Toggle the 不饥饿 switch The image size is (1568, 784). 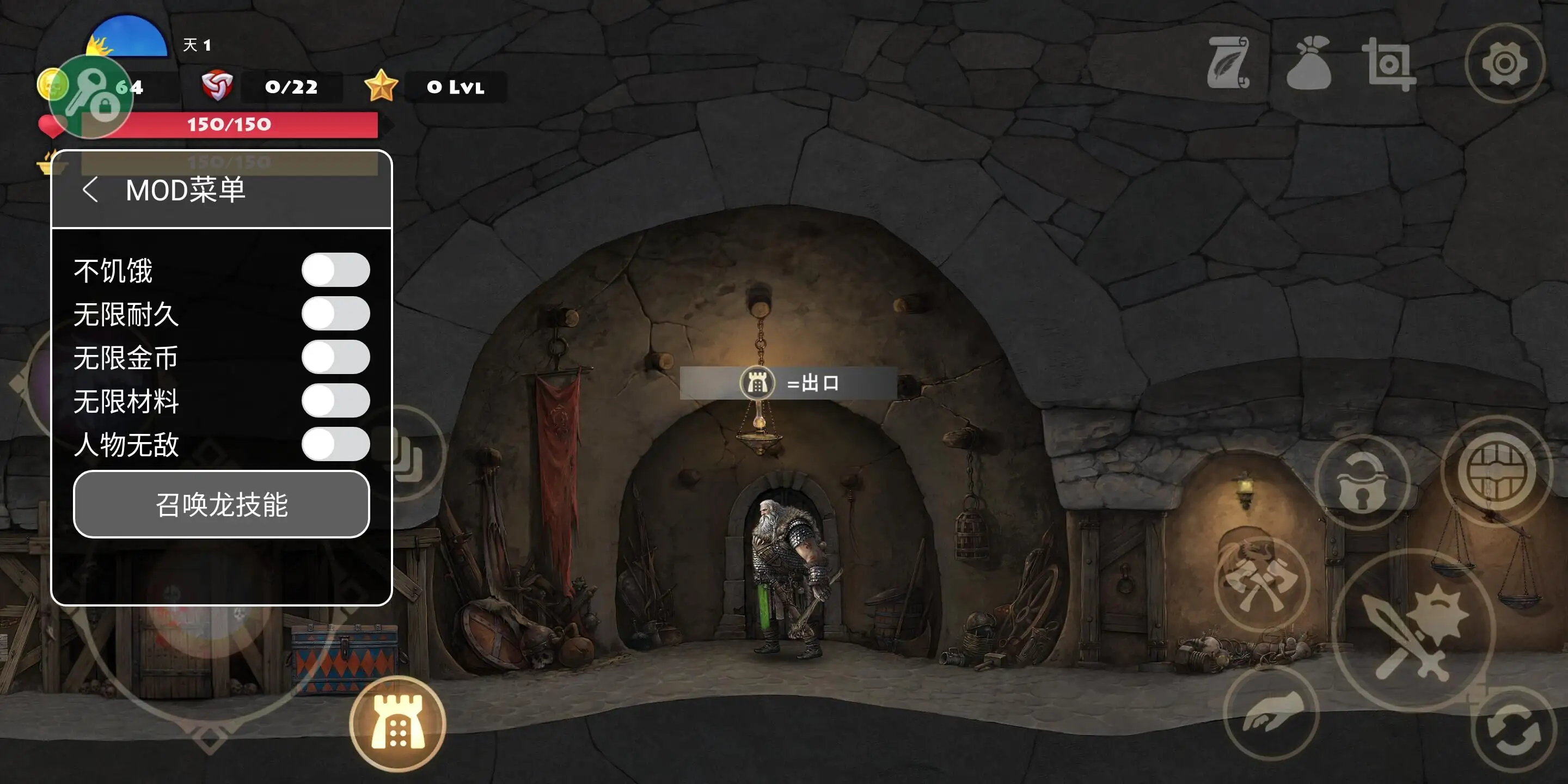(335, 270)
